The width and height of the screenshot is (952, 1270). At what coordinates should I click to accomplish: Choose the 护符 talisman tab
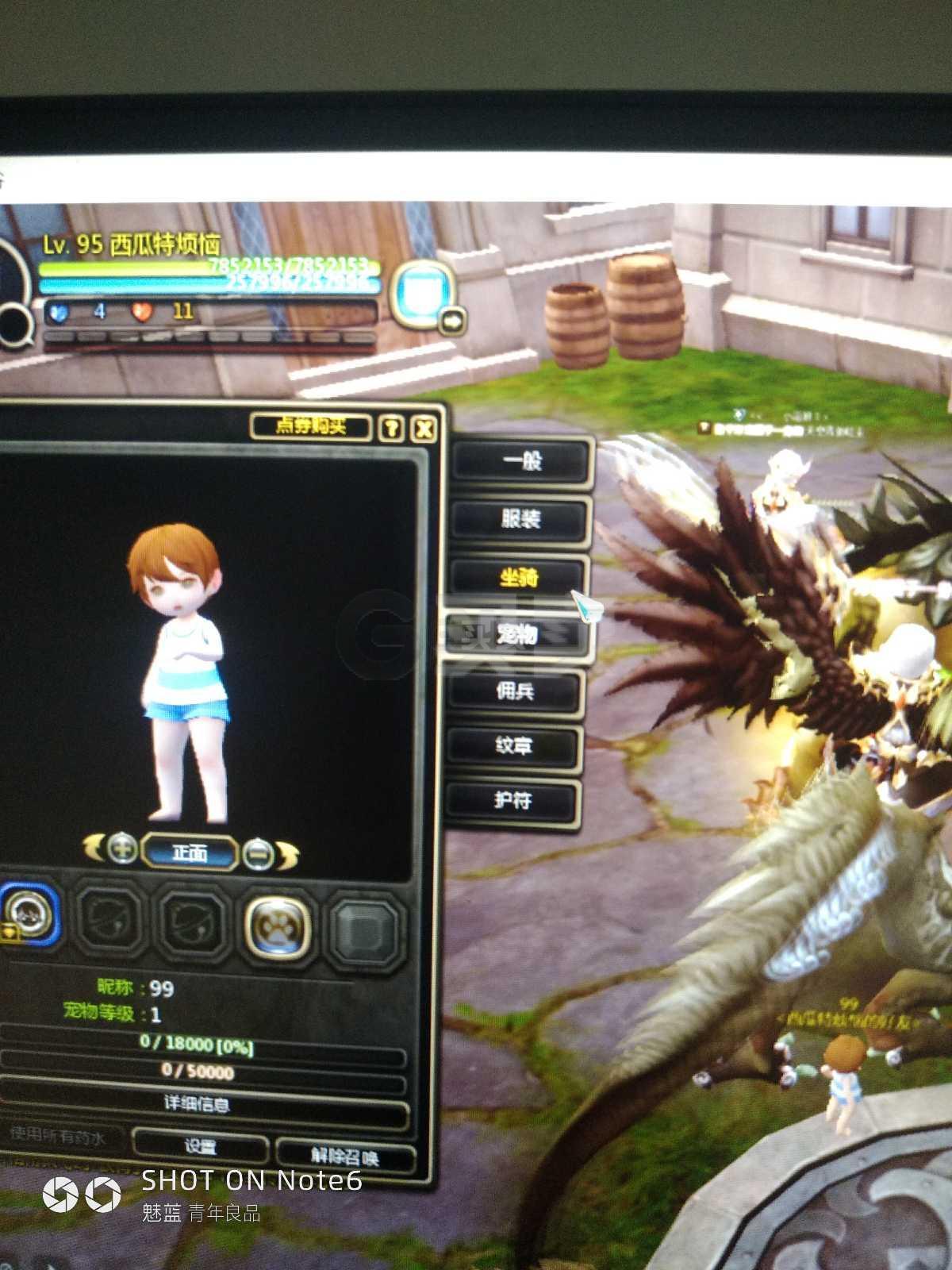512,800
